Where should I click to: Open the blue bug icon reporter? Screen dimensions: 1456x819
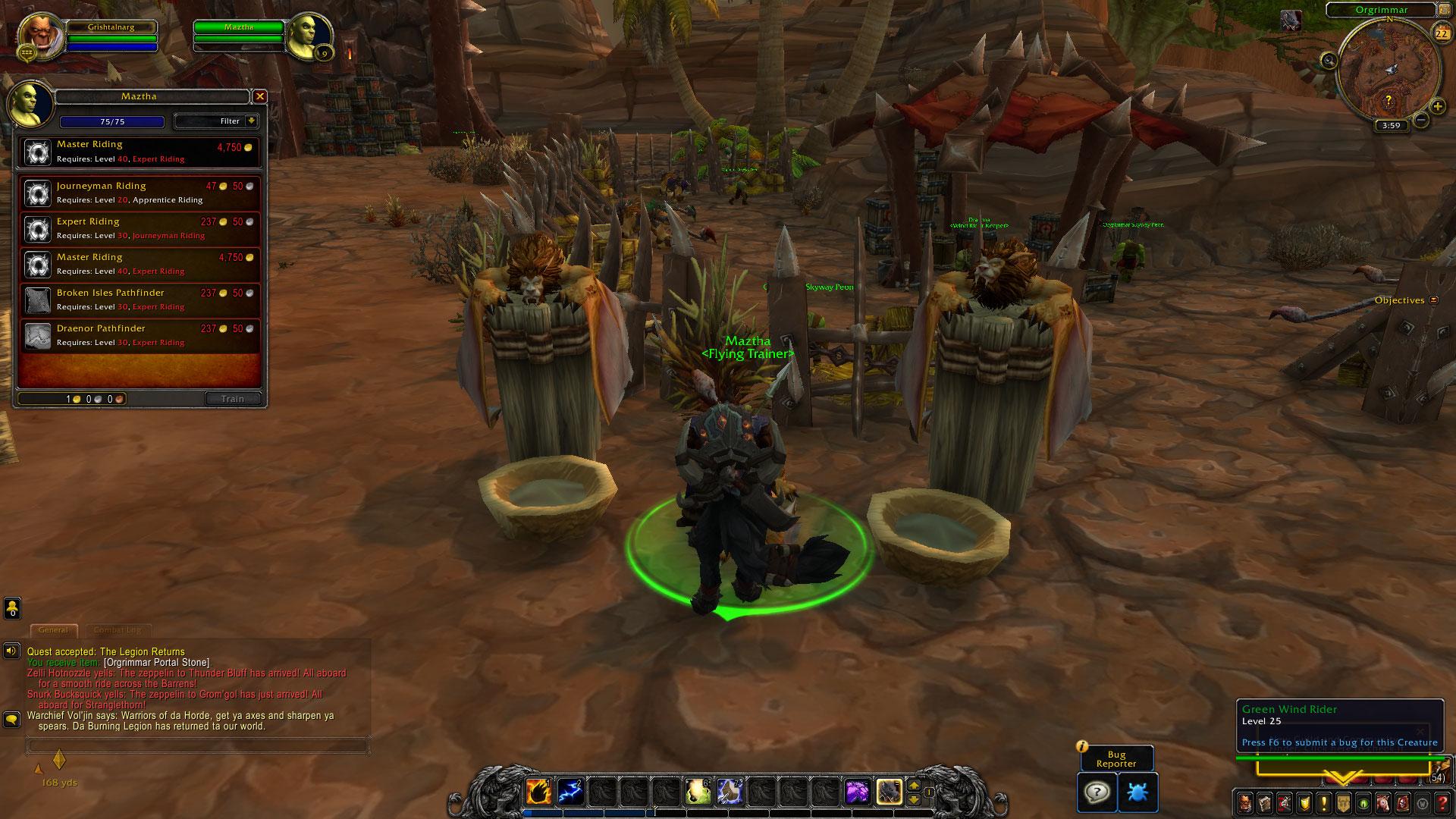click(x=1137, y=792)
